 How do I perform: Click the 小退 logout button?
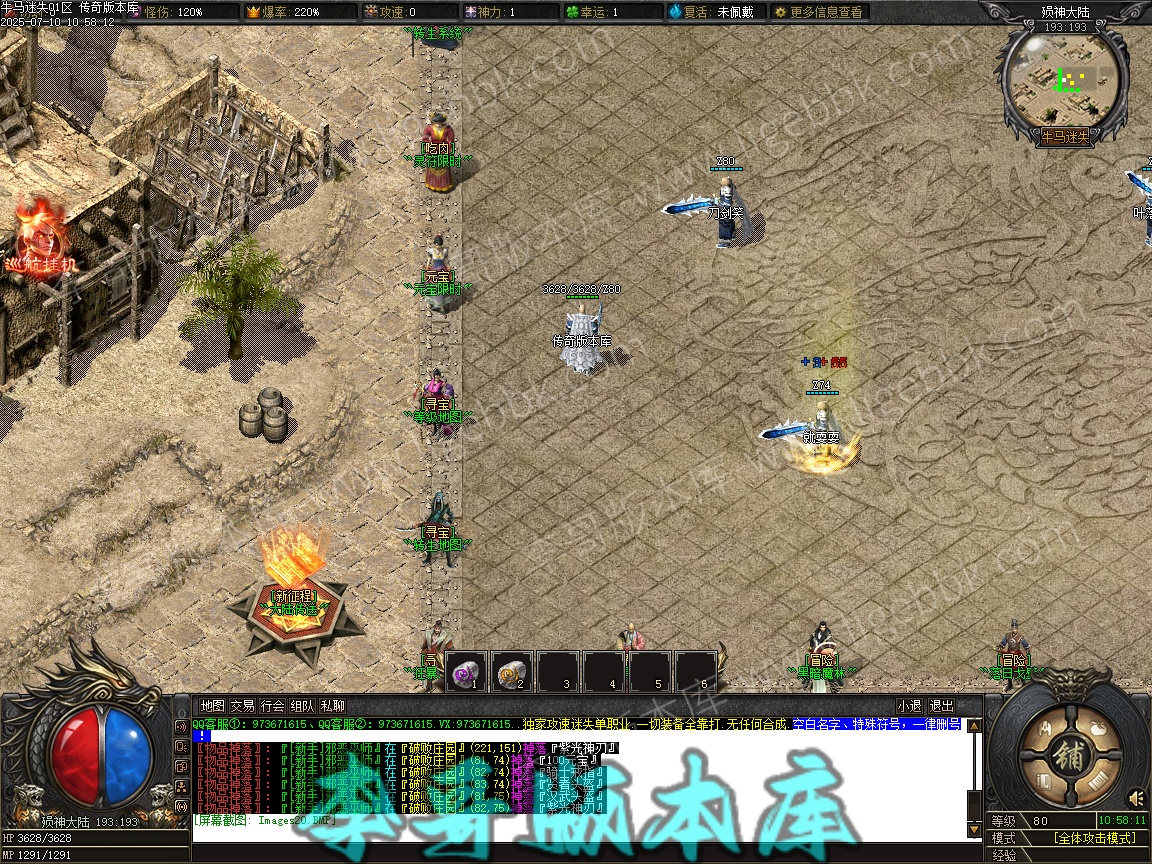910,706
